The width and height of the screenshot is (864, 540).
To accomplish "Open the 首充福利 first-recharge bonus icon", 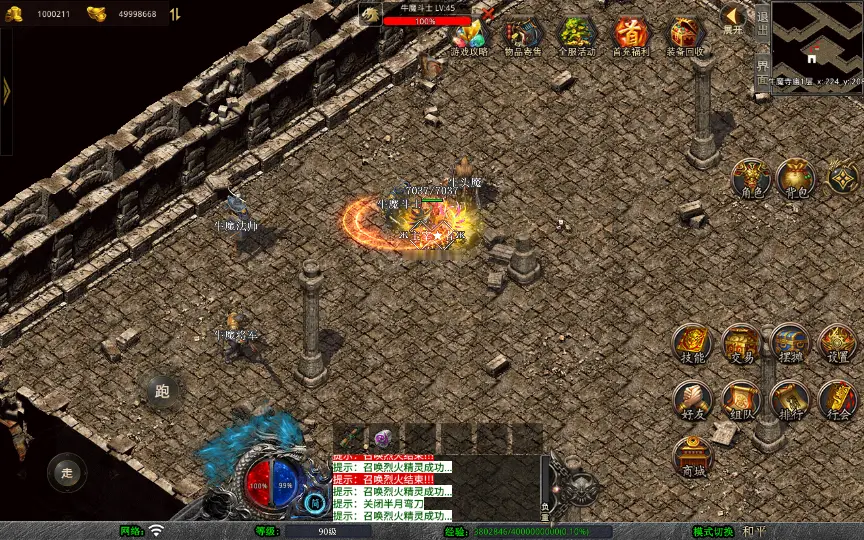I will tap(631, 34).
